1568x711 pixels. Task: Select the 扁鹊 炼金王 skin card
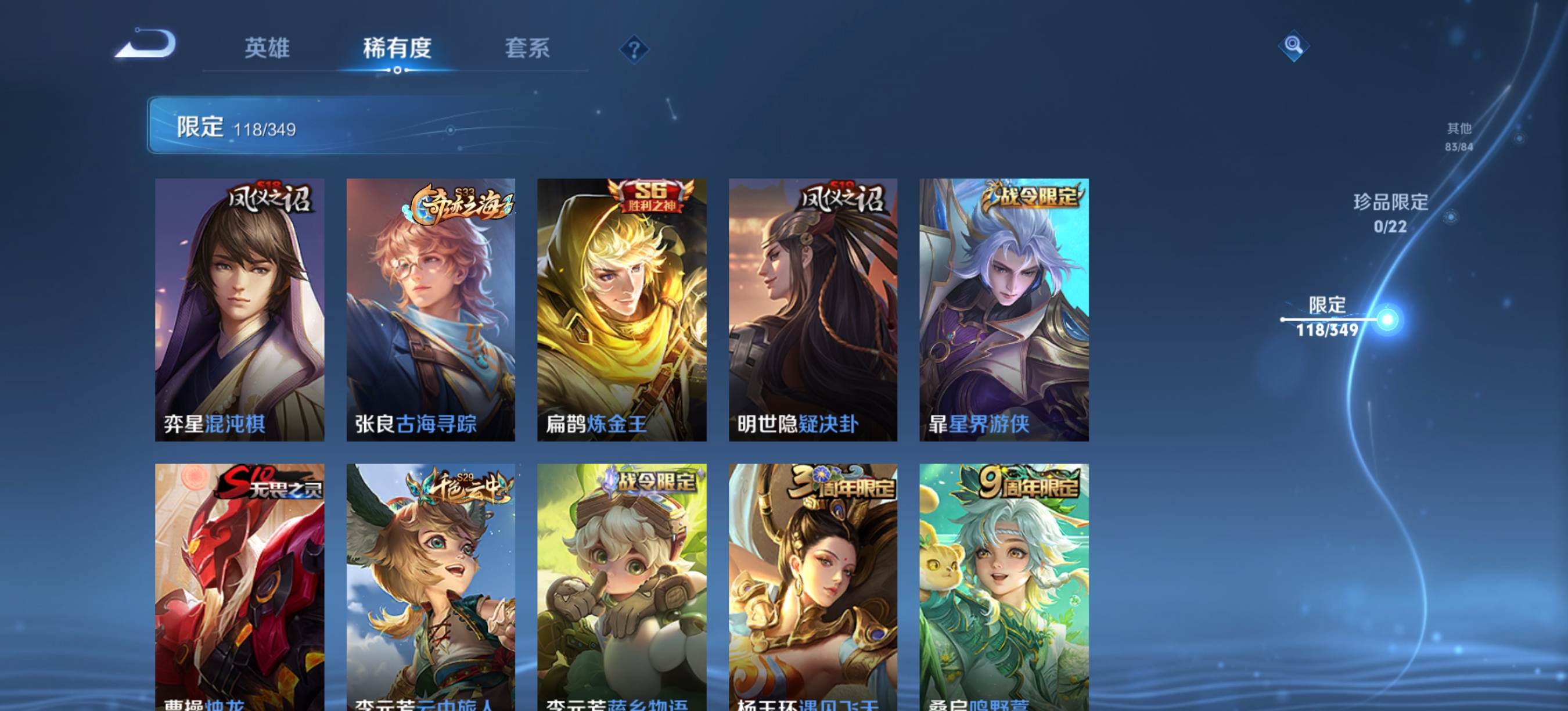tap(621, 309)
